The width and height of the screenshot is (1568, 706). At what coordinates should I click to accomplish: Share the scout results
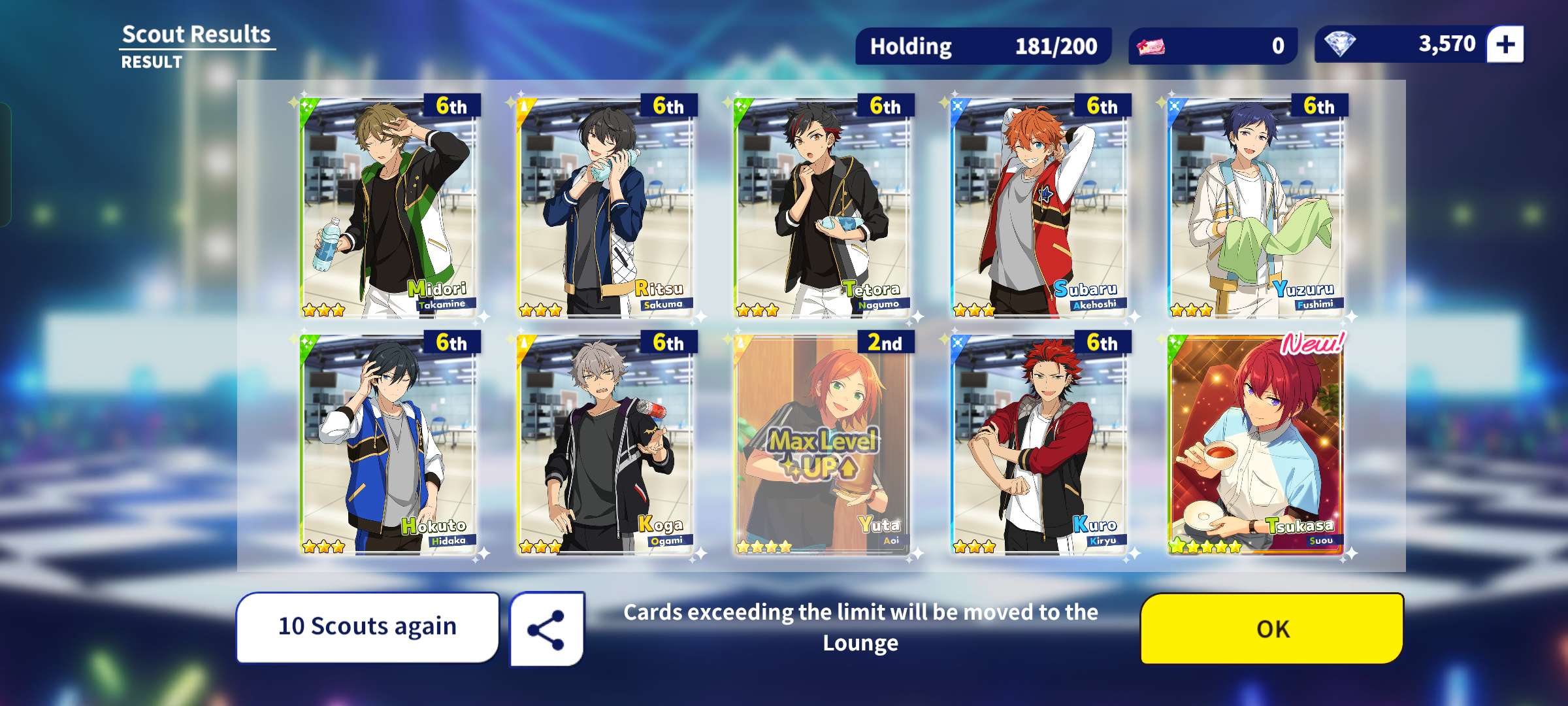coord(547,630)
